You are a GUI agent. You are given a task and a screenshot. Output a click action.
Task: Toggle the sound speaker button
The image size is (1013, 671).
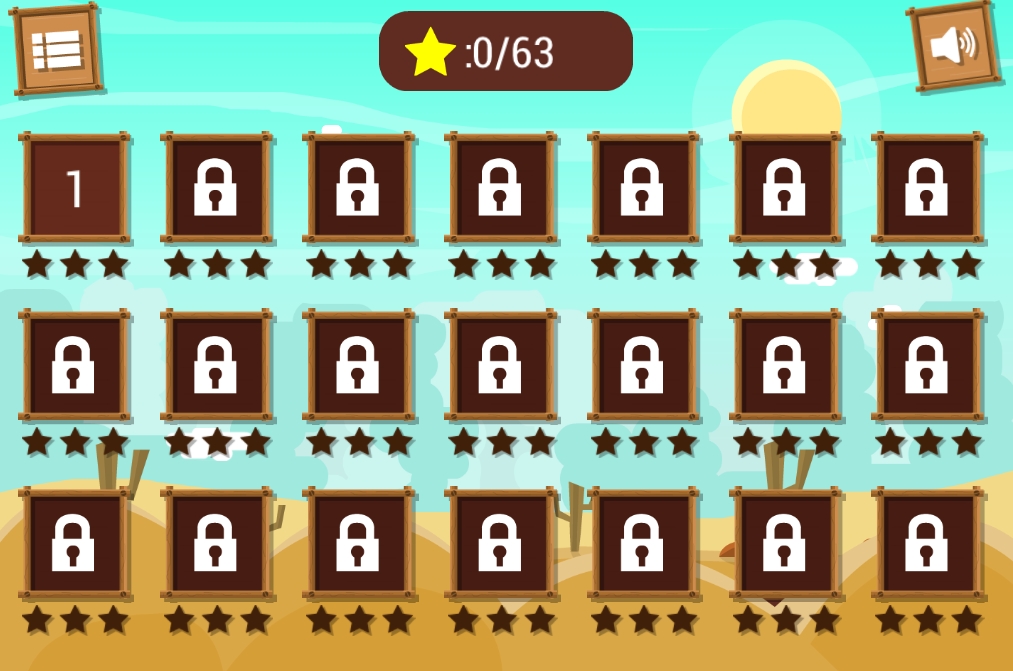(x=953, y=46)
